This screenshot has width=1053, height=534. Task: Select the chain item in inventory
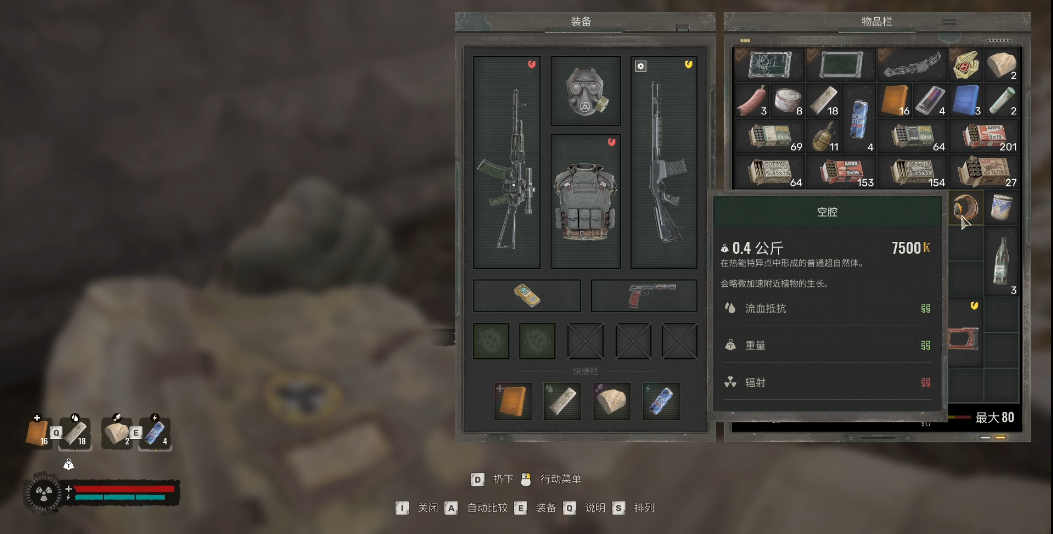pyautogui.click(x=912, y=65)
